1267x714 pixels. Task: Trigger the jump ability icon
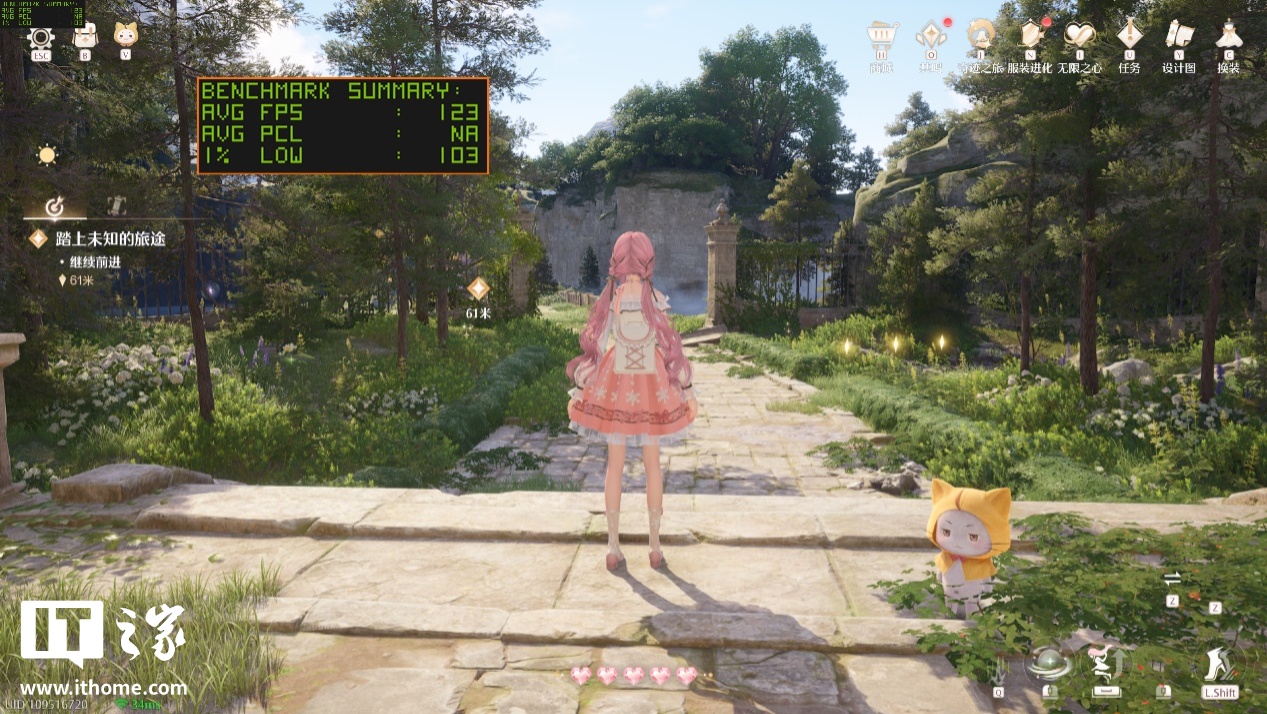tap(1106, 663)
